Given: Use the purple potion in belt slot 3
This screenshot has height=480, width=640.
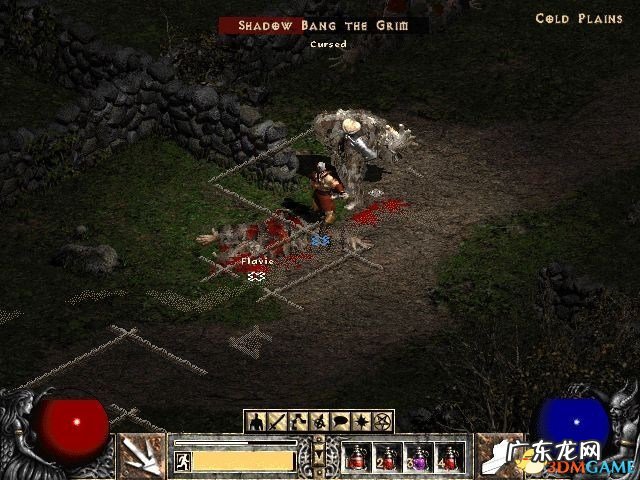Looking at the screenshot, I should (x=419, y=457).
